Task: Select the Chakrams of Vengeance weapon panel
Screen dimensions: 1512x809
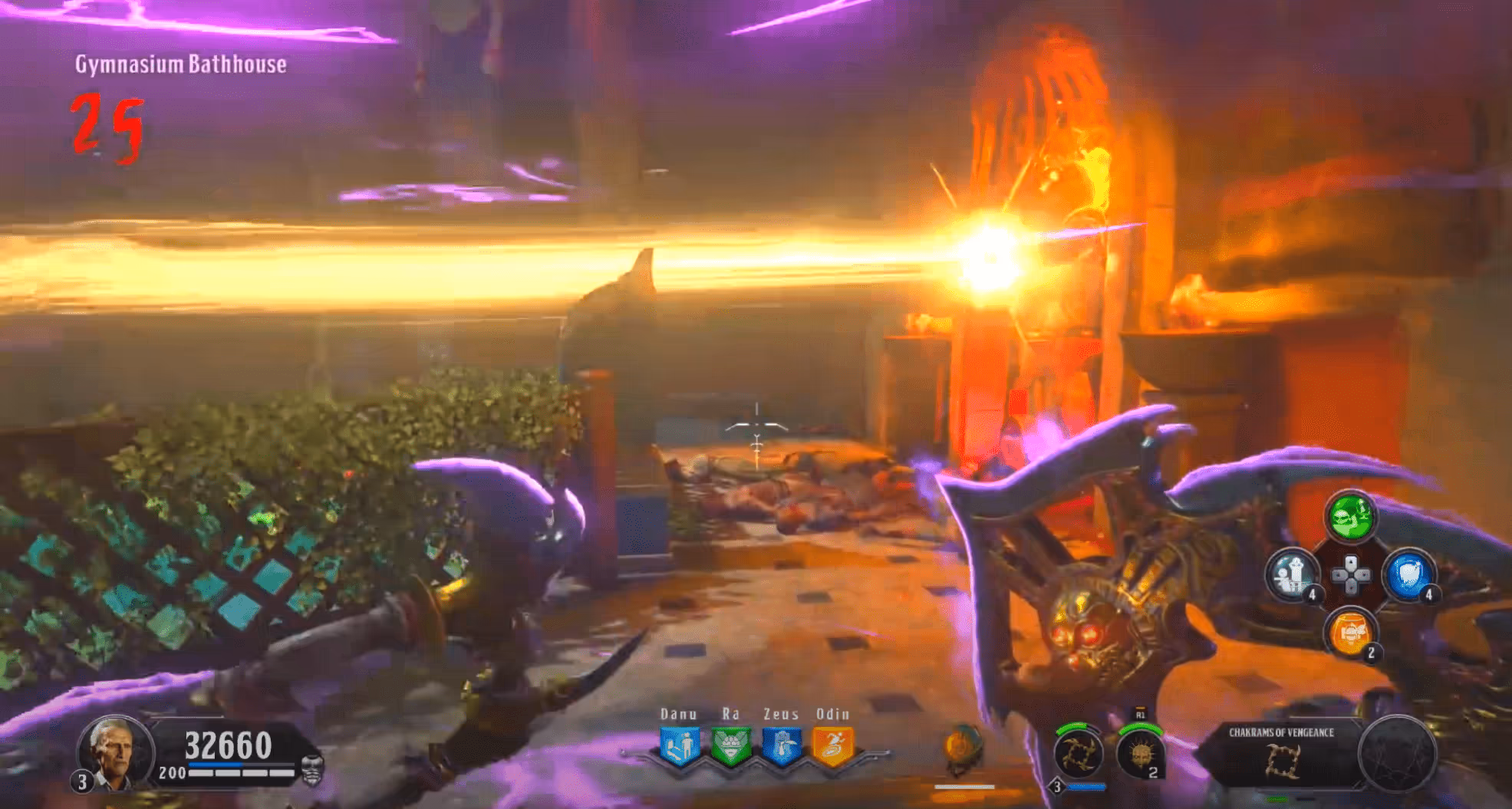Action: pos(1281,753)
